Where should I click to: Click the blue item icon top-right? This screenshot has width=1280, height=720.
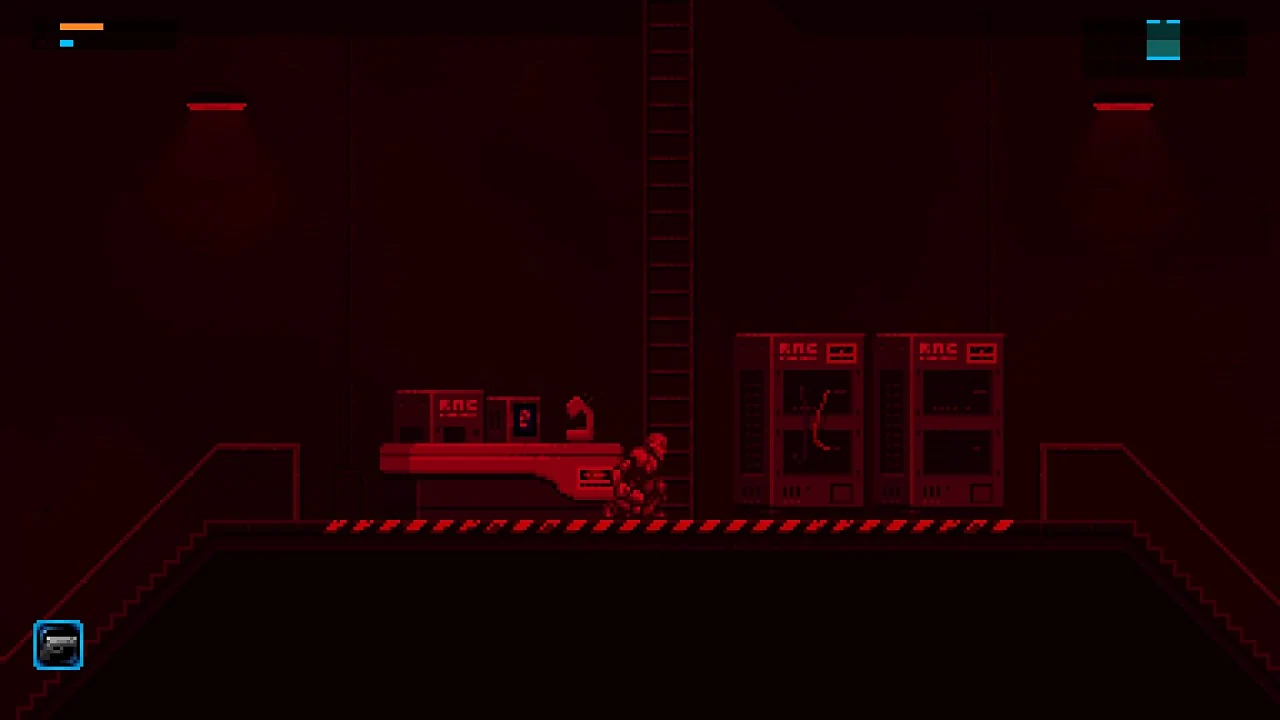tap(1163, 40)
